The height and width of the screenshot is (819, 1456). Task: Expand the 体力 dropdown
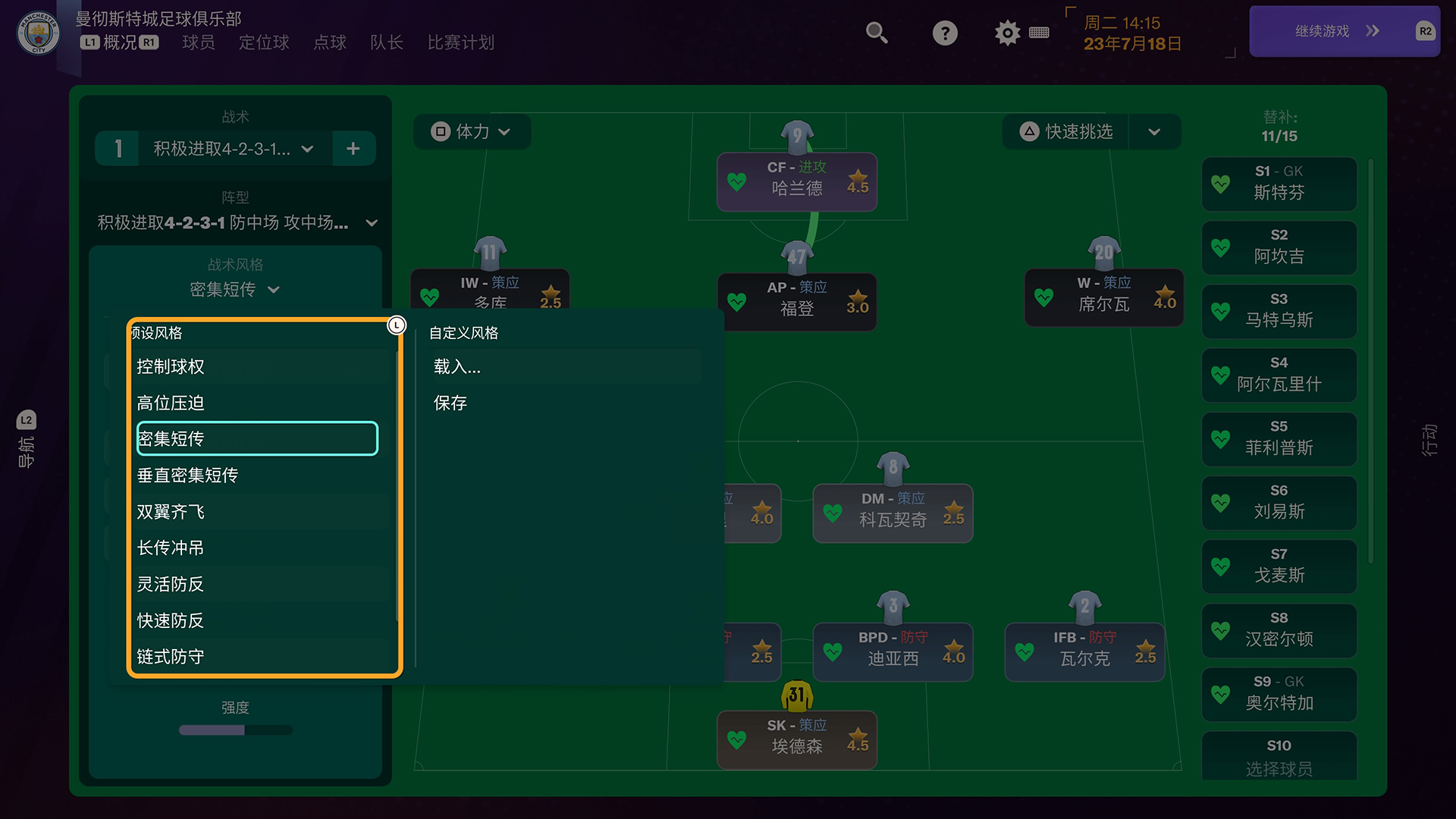pyautogui.click(x=504, y=131)
